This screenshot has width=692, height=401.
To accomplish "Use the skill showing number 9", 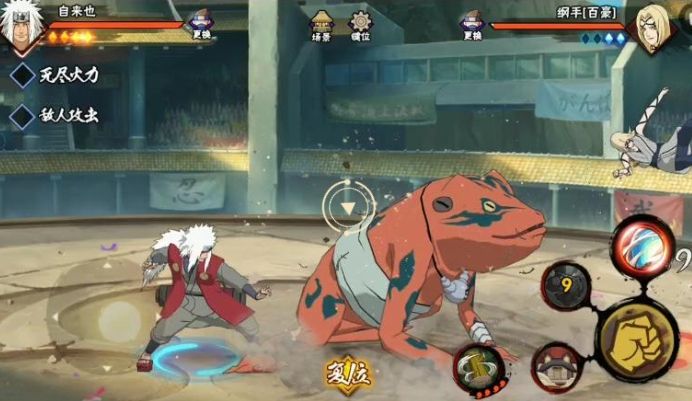I will click(568, 285).
